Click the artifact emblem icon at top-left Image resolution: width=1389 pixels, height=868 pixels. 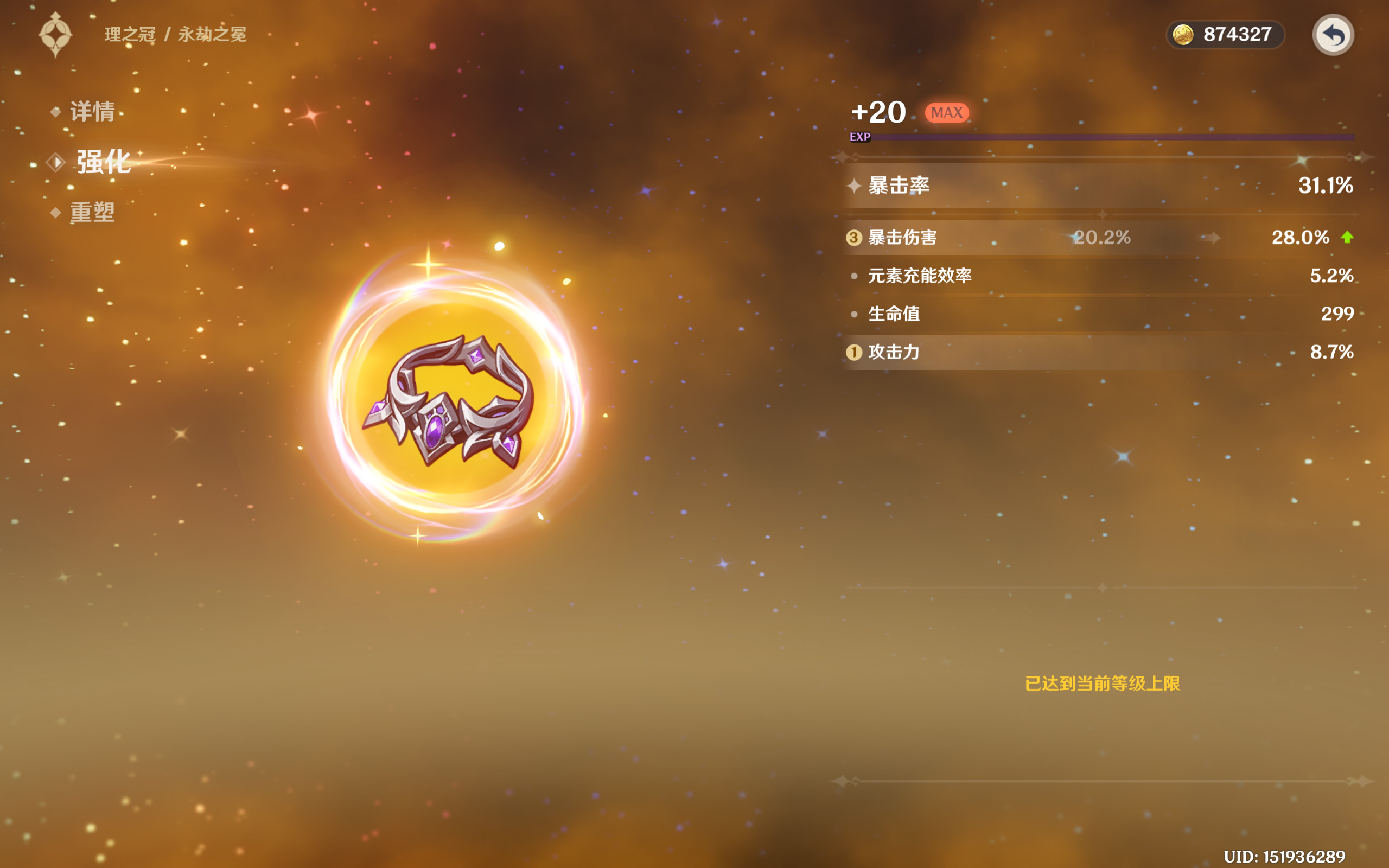(56, 34)
